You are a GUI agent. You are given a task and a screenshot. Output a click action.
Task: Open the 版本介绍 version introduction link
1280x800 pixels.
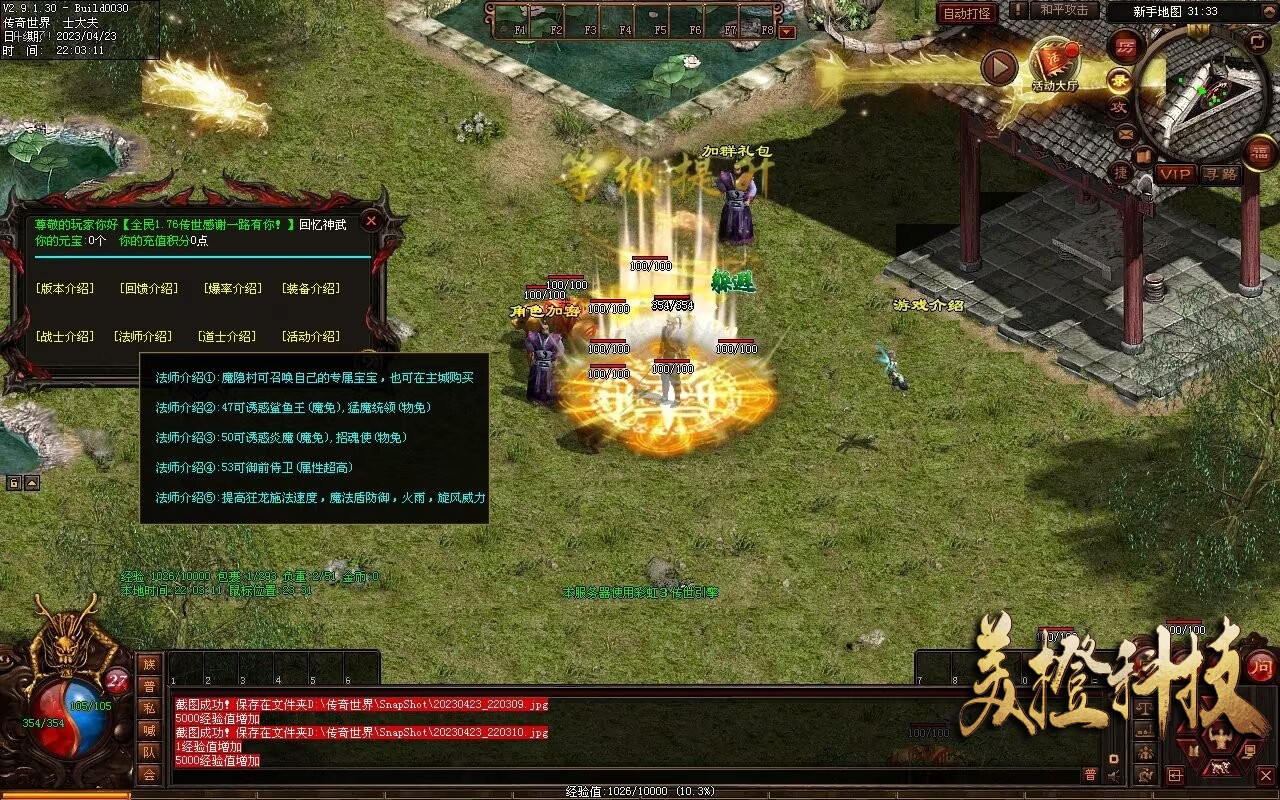click(64, 289)
